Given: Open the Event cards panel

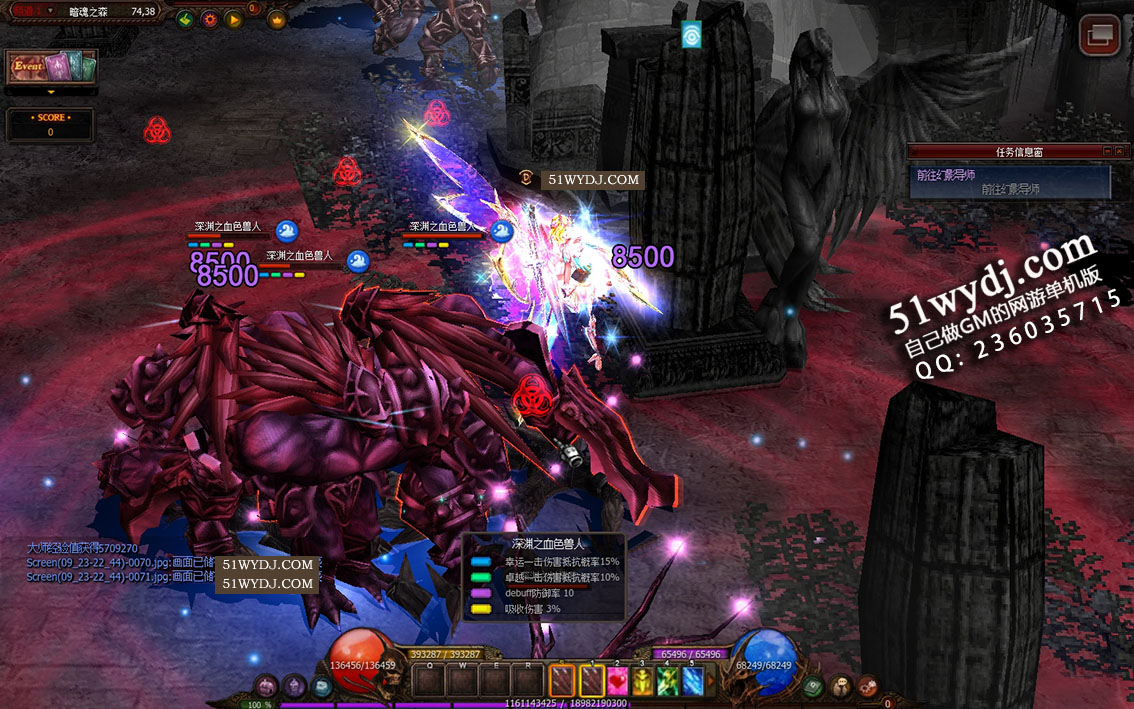Looking at the screenshot, I should pyautogui.click(x=52, y=67).
